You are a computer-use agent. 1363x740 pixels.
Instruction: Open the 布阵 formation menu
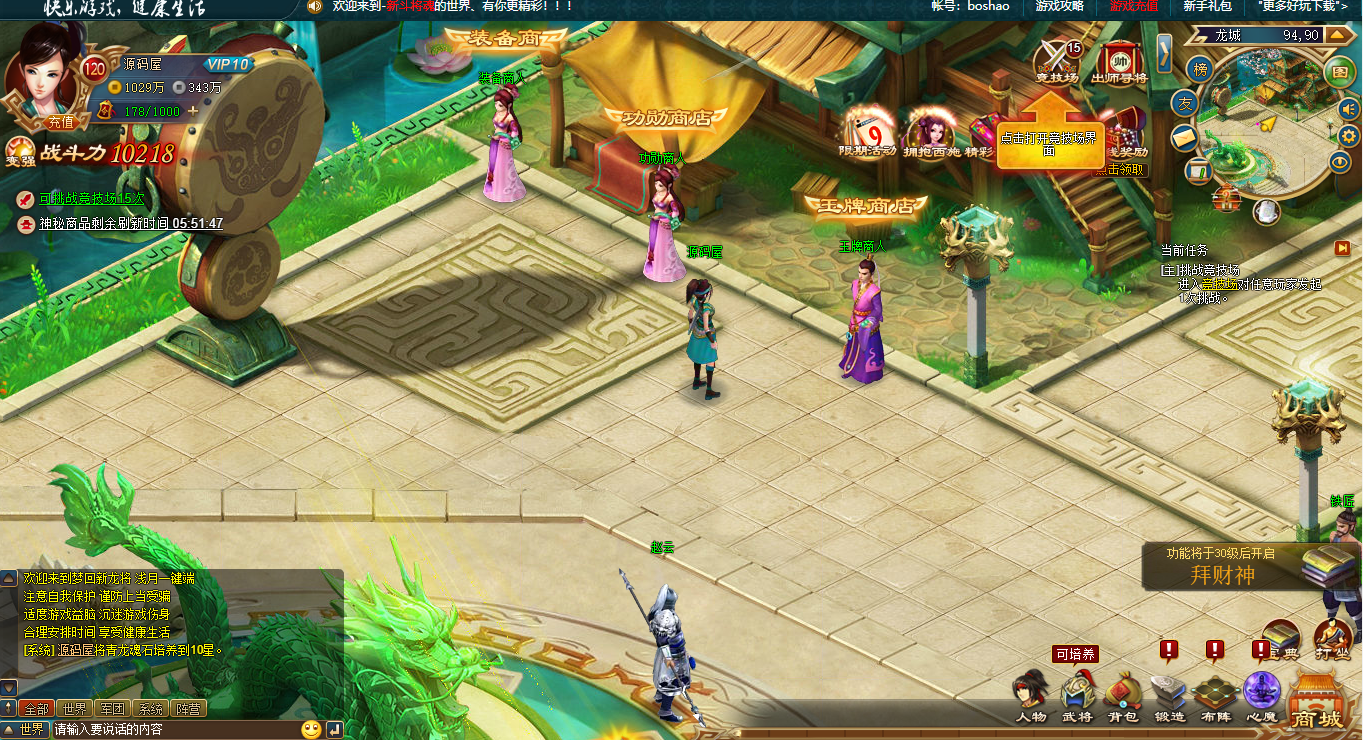(x=1215, y=695)
